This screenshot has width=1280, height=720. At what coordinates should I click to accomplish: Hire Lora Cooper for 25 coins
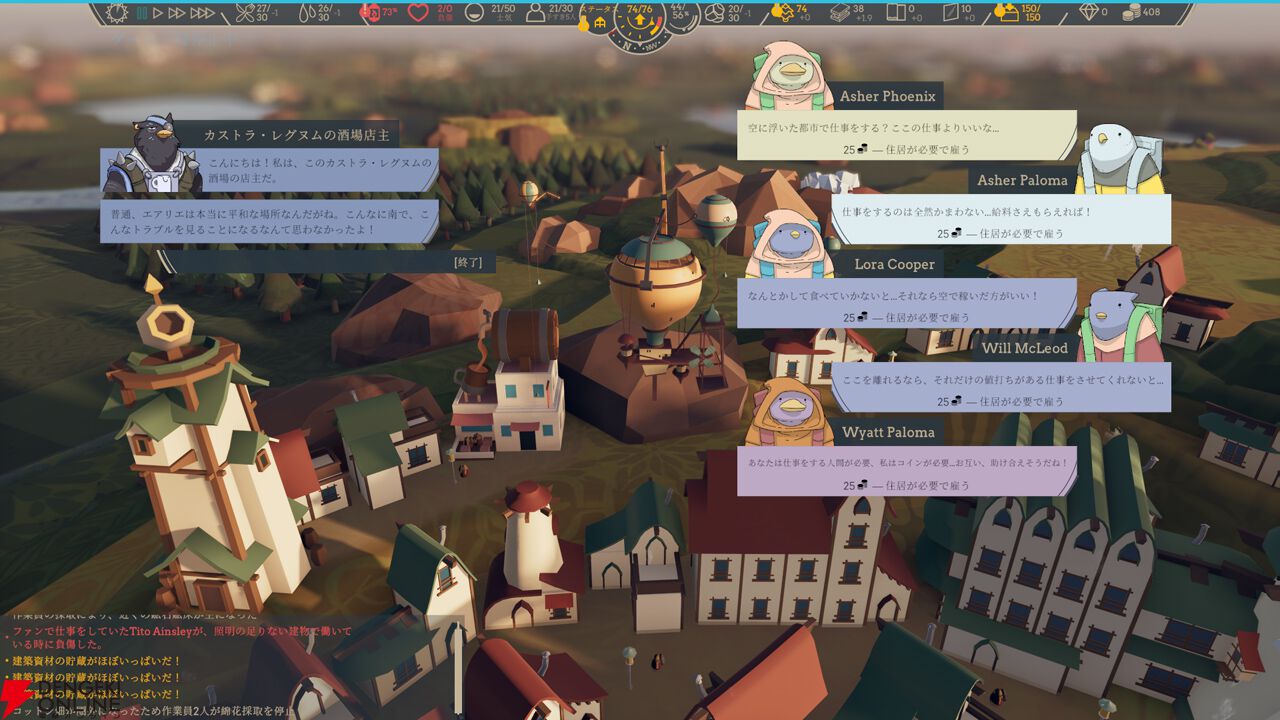coord(906,317)
